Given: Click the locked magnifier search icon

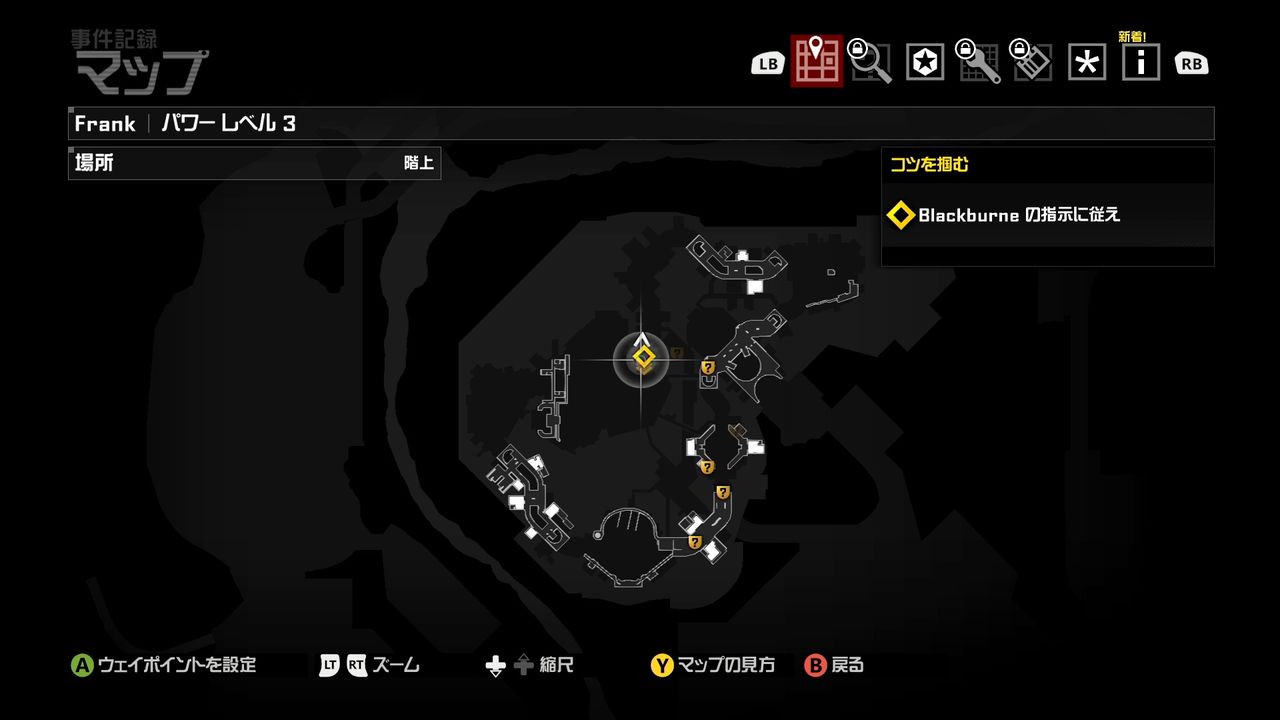Looking at the screenshot, I should click(869, 61).
